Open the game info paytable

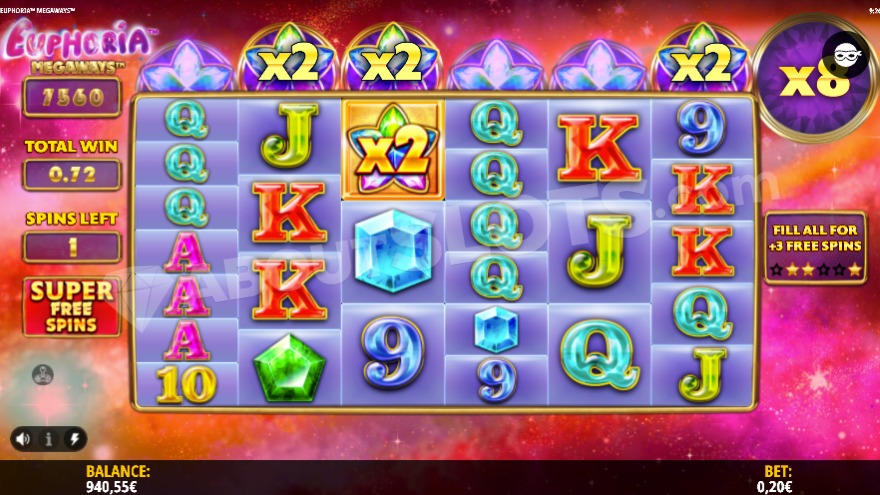pos(48,438)
